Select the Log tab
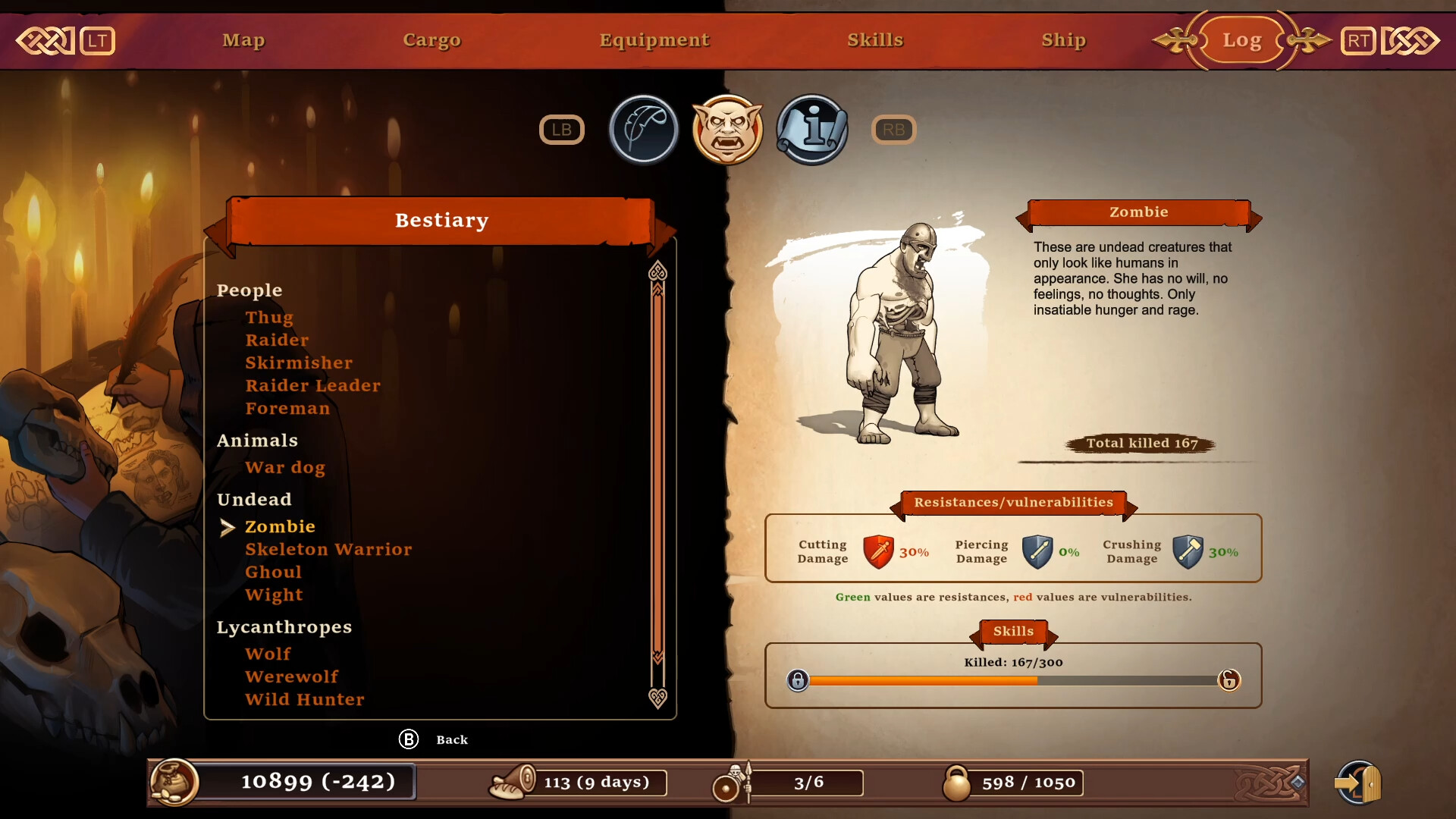Screen dimensions: 1456x819 click(1241, 40)
